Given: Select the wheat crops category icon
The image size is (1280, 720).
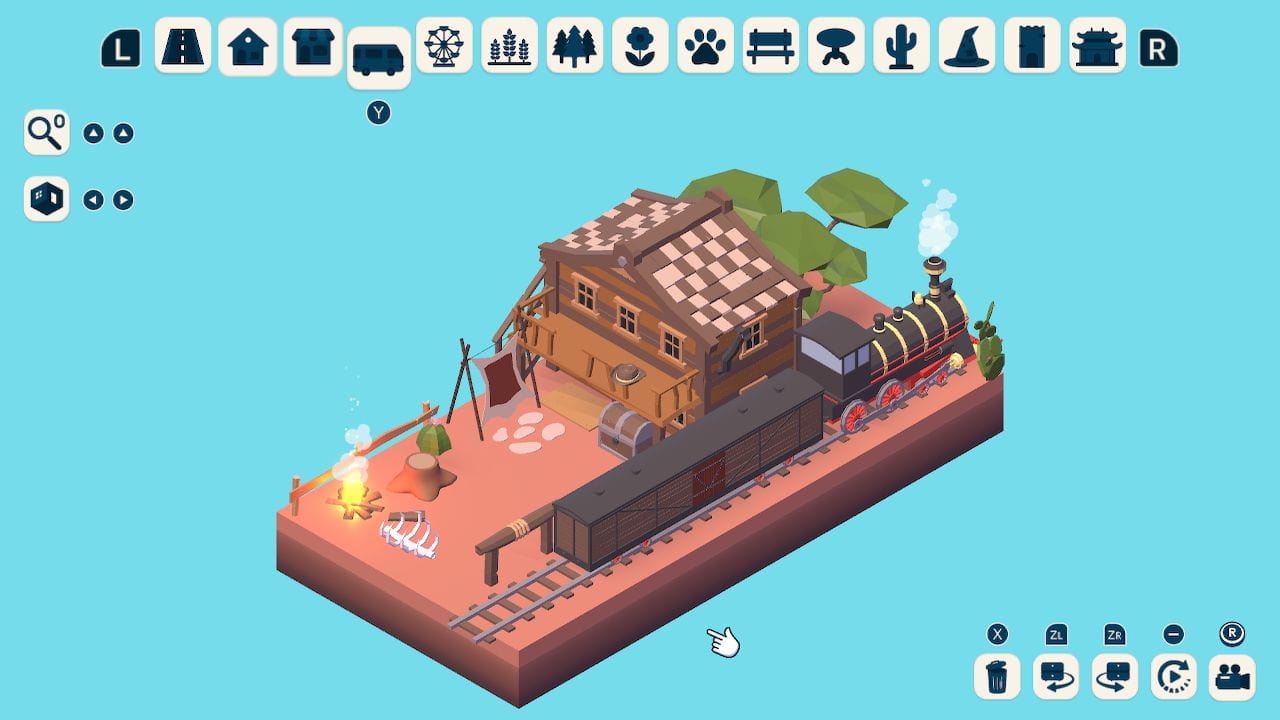Looking at the screenshot, I should (509, 46).
